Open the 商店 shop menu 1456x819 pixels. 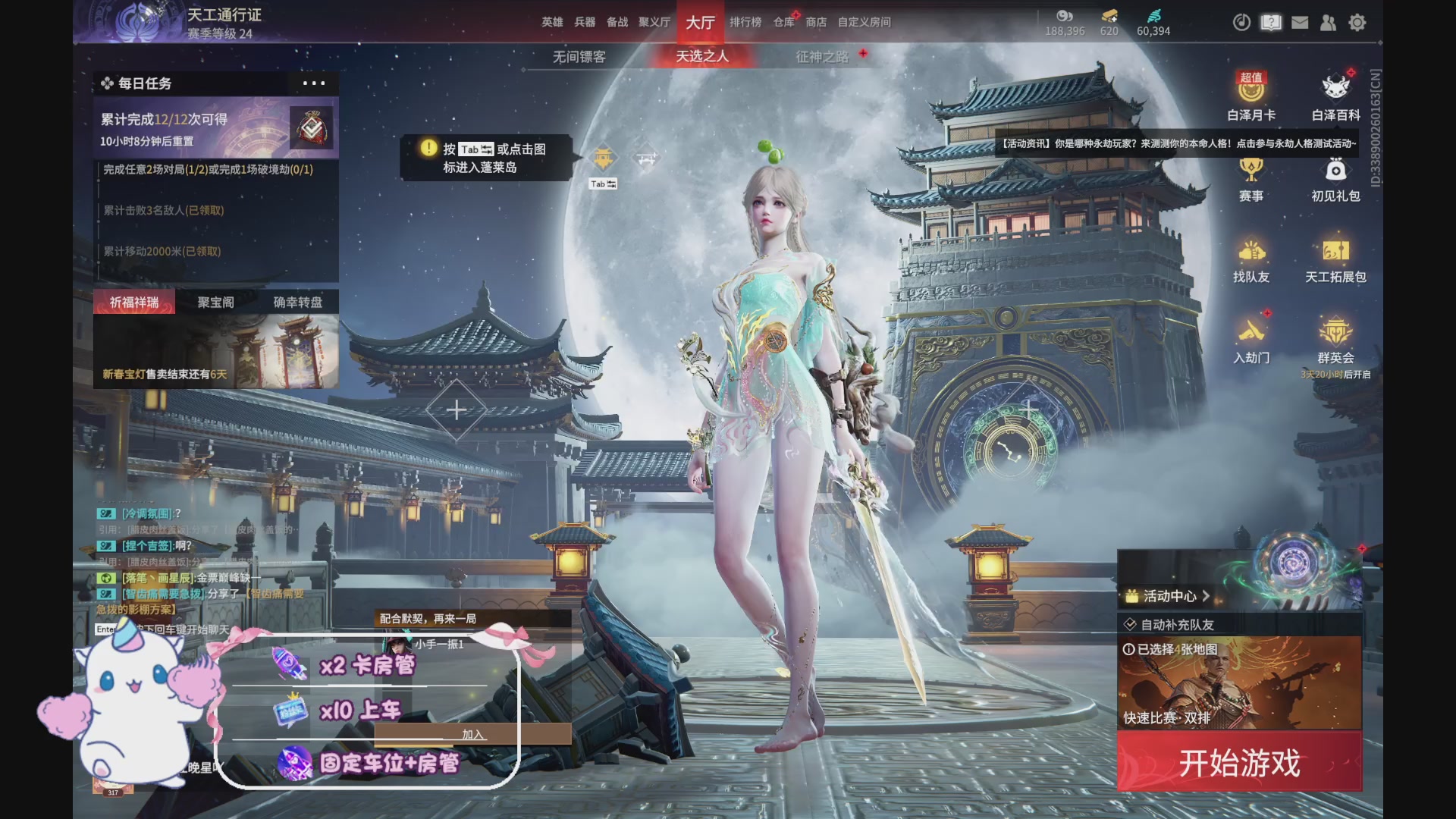(815, 22)
